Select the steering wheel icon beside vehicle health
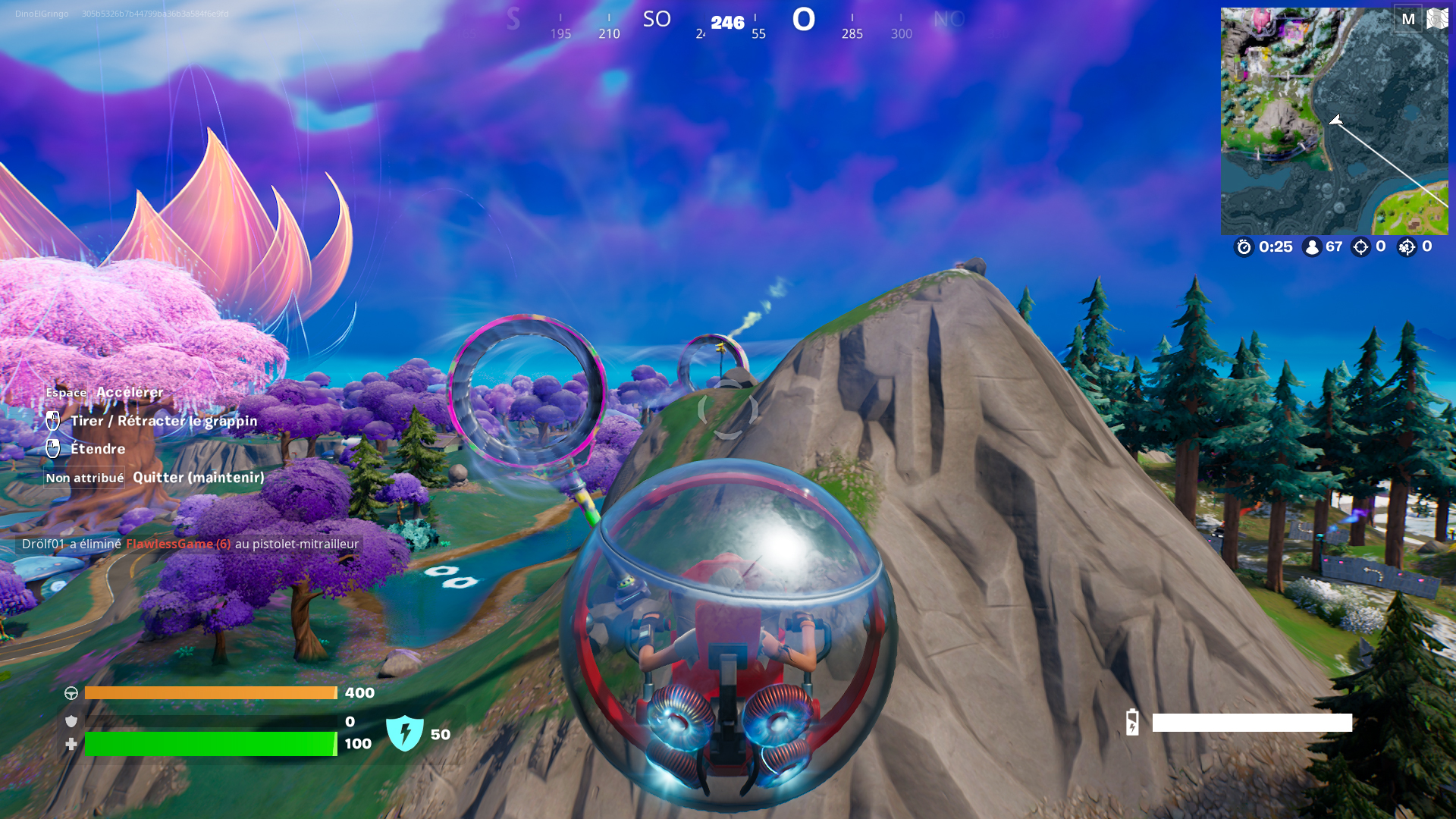Screen dimensions: 1456x819 pyautogui.click(x=71, y=692)
